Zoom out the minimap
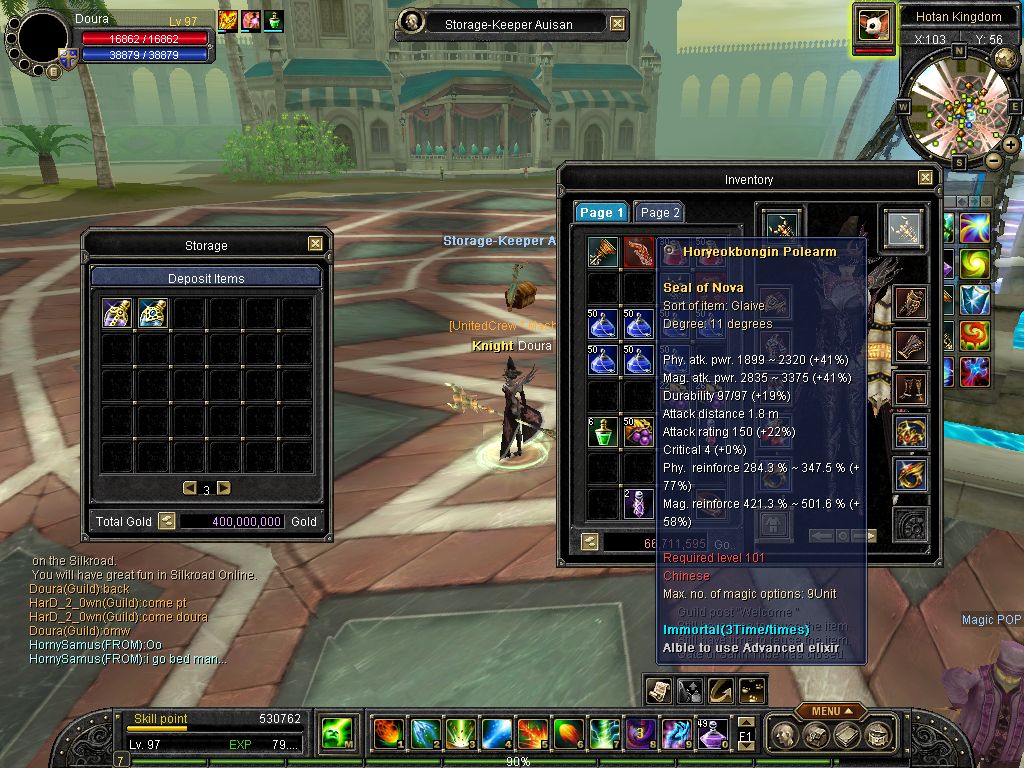This screenshot has width=1024, height=768. coord(994,160)
